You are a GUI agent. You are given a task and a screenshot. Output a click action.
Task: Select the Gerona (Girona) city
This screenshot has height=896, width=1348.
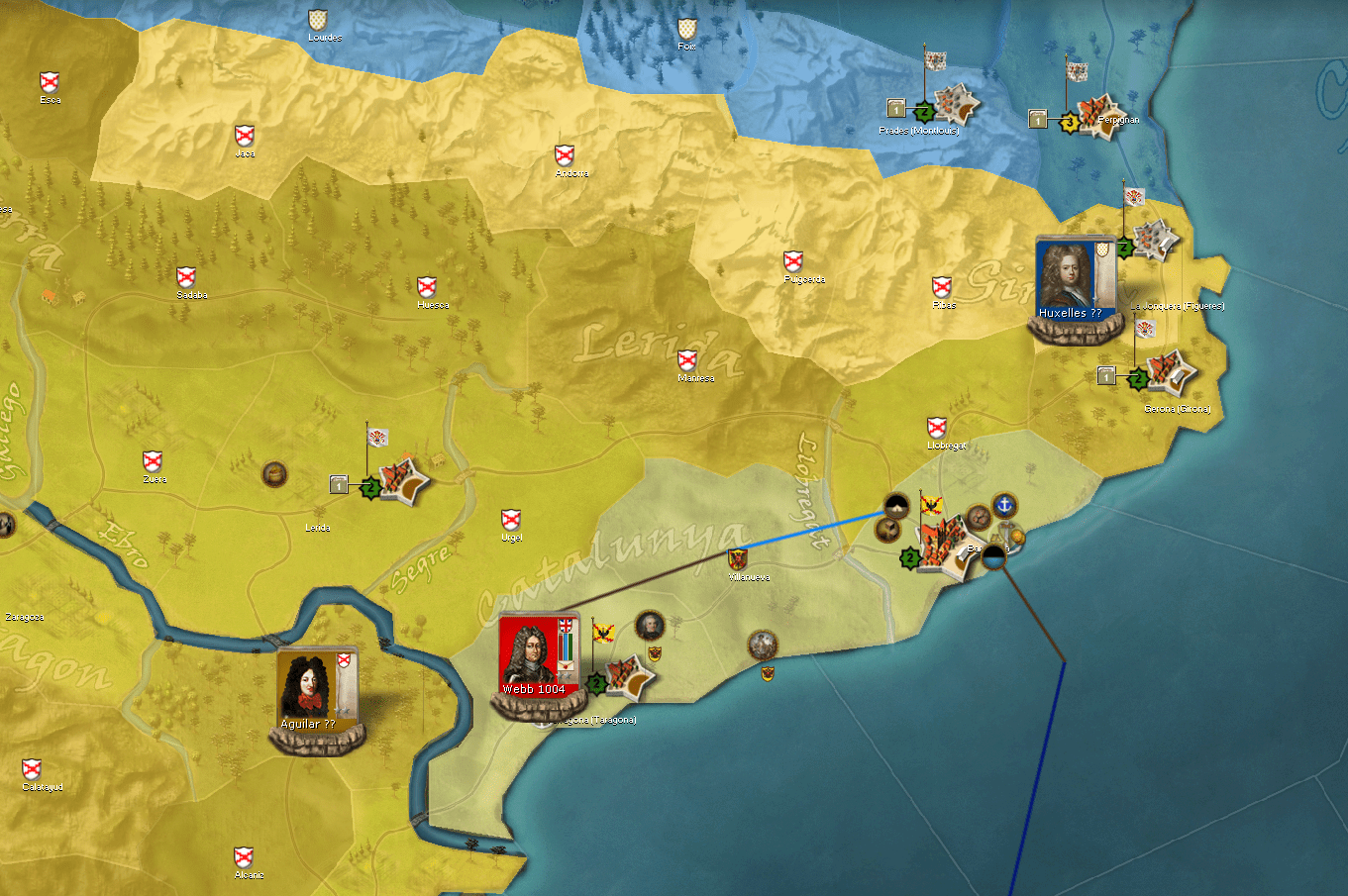[1169, 373]
